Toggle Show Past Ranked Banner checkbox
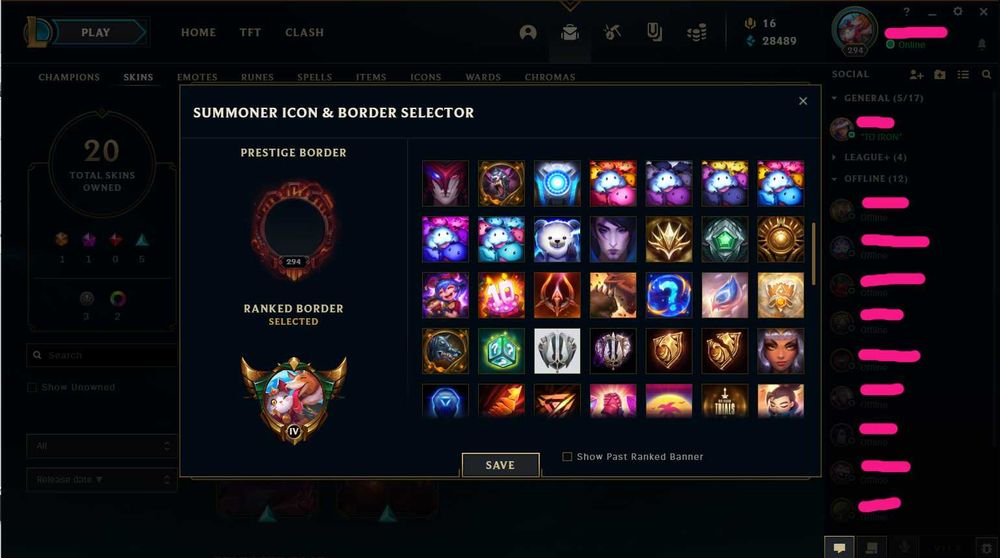Screen dimensions: 1000x558 [x=567, y=457]
